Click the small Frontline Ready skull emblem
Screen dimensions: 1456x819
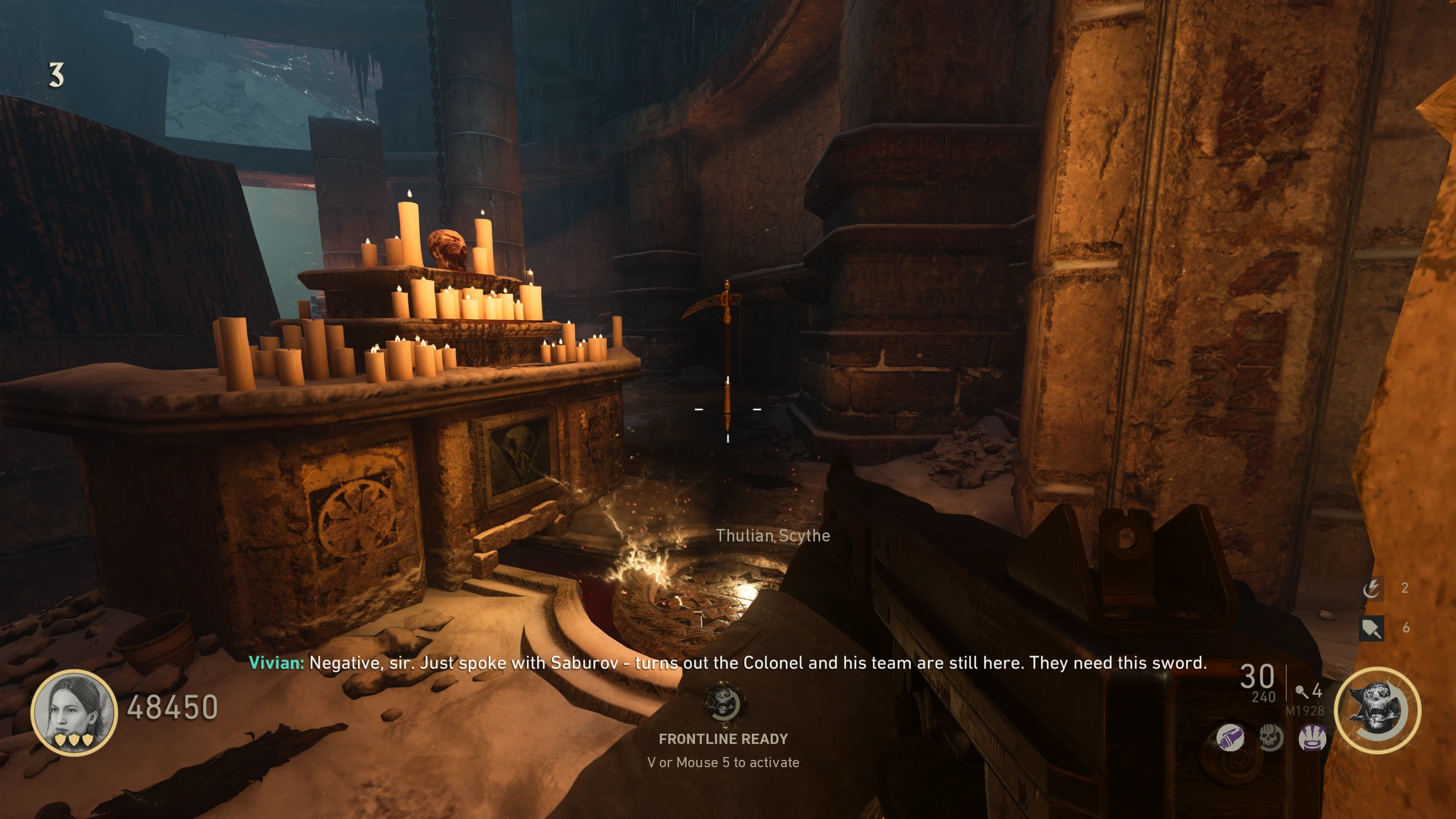pyautogui.click(x=723, y=704)
